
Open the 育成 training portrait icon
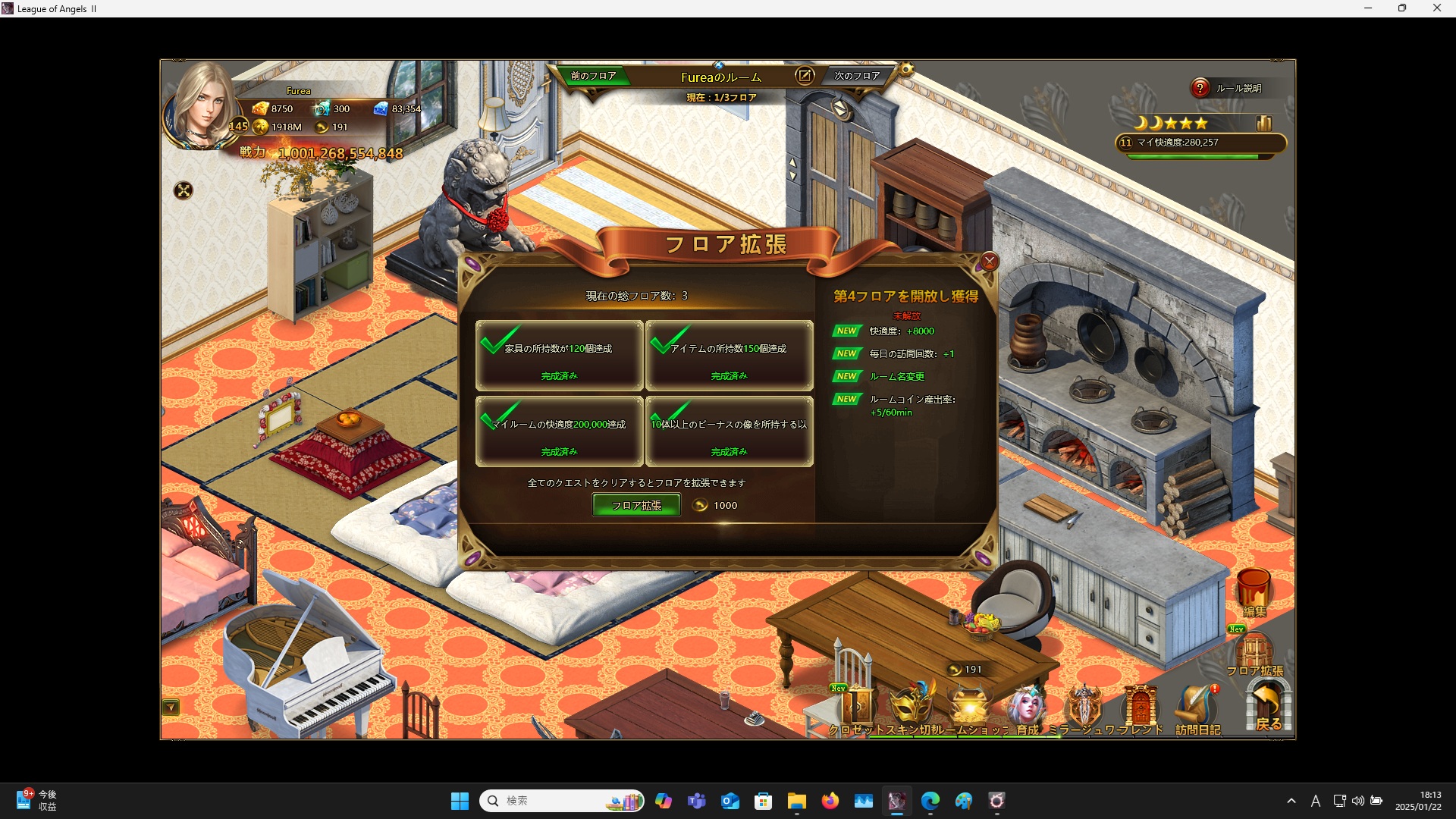tap(1027, 708)
